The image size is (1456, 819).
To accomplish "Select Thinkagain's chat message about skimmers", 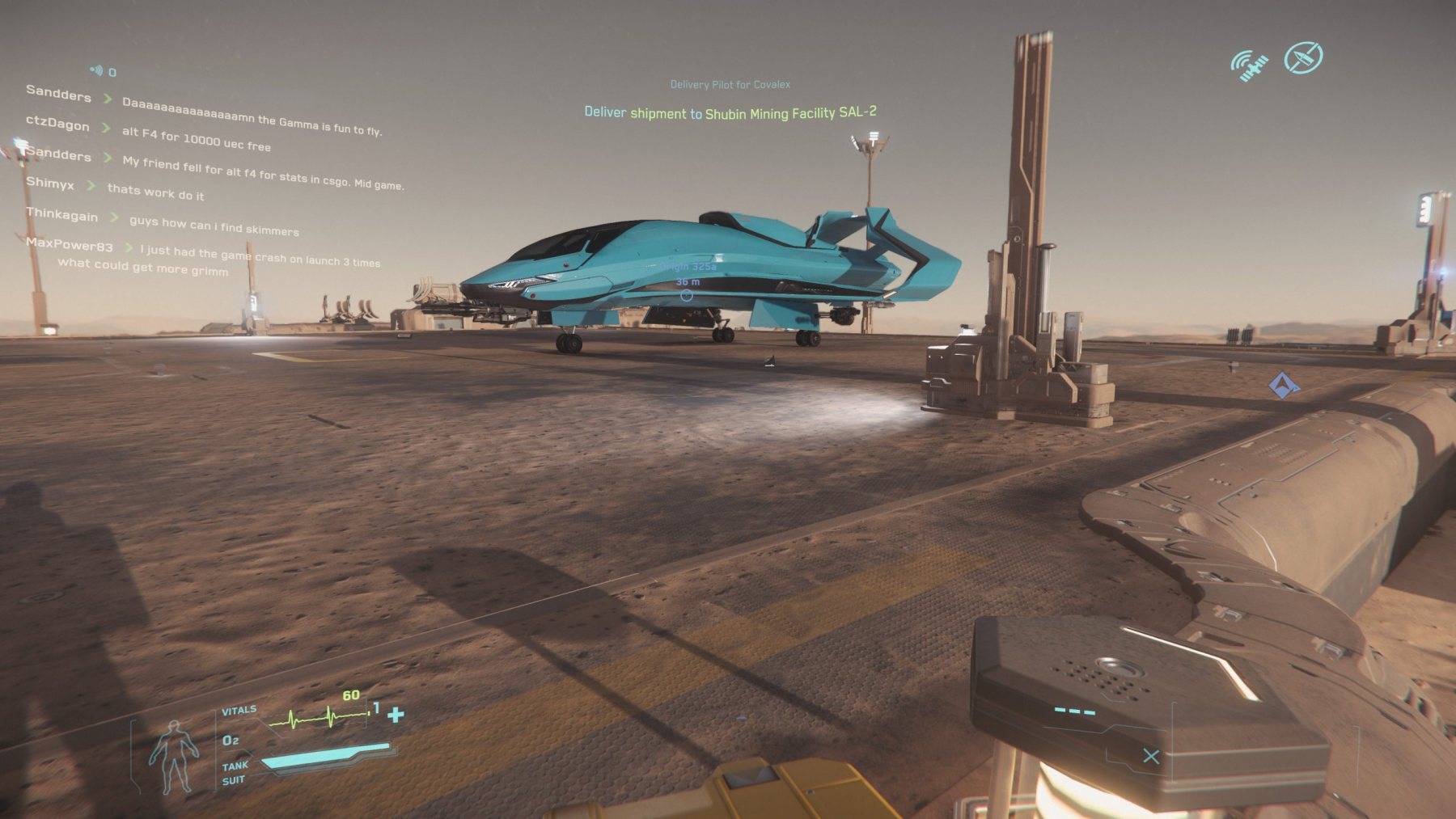I will pyautogui.click(x=214, y=226).
